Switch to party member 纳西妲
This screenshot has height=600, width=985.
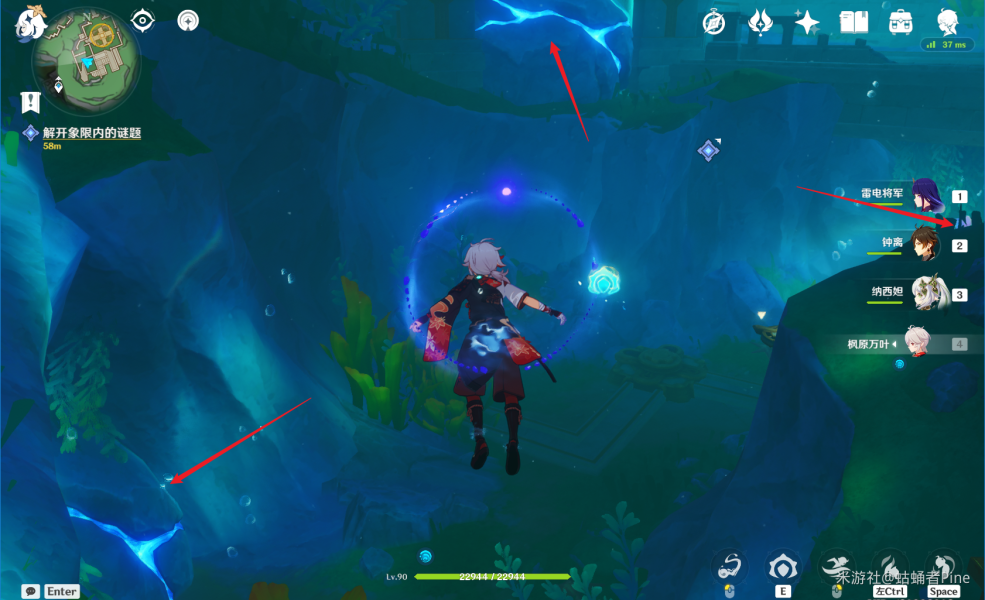click(x=927, y=293)
